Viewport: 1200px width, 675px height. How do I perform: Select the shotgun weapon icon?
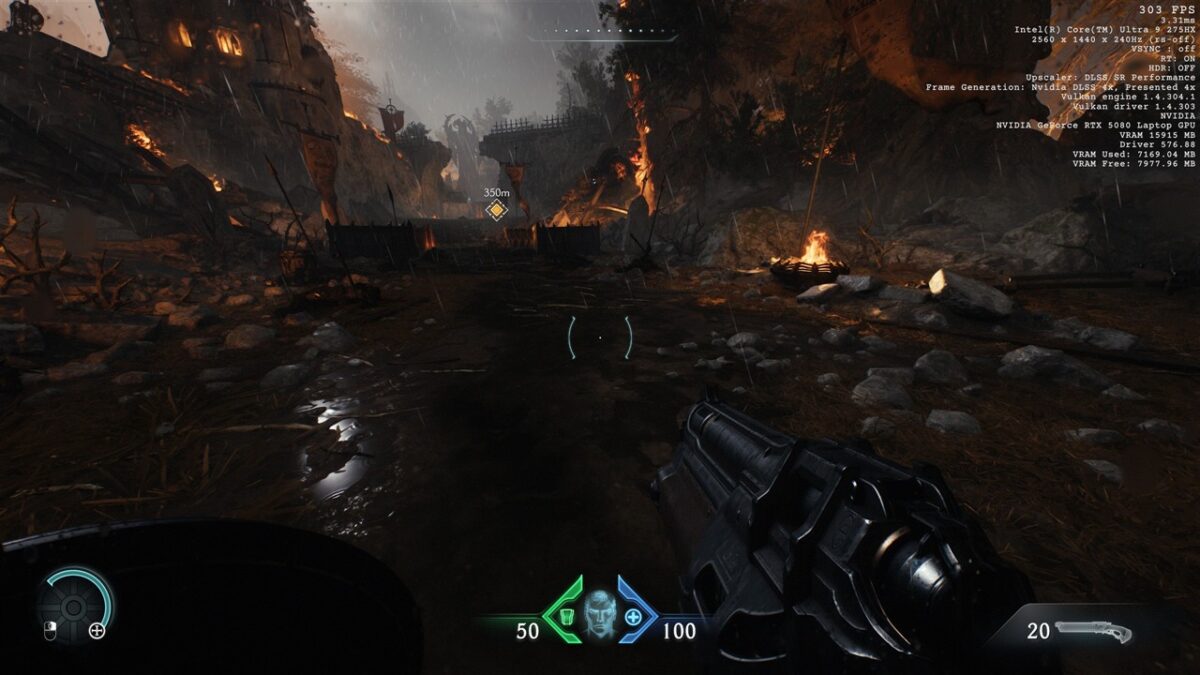(1092, 632)
